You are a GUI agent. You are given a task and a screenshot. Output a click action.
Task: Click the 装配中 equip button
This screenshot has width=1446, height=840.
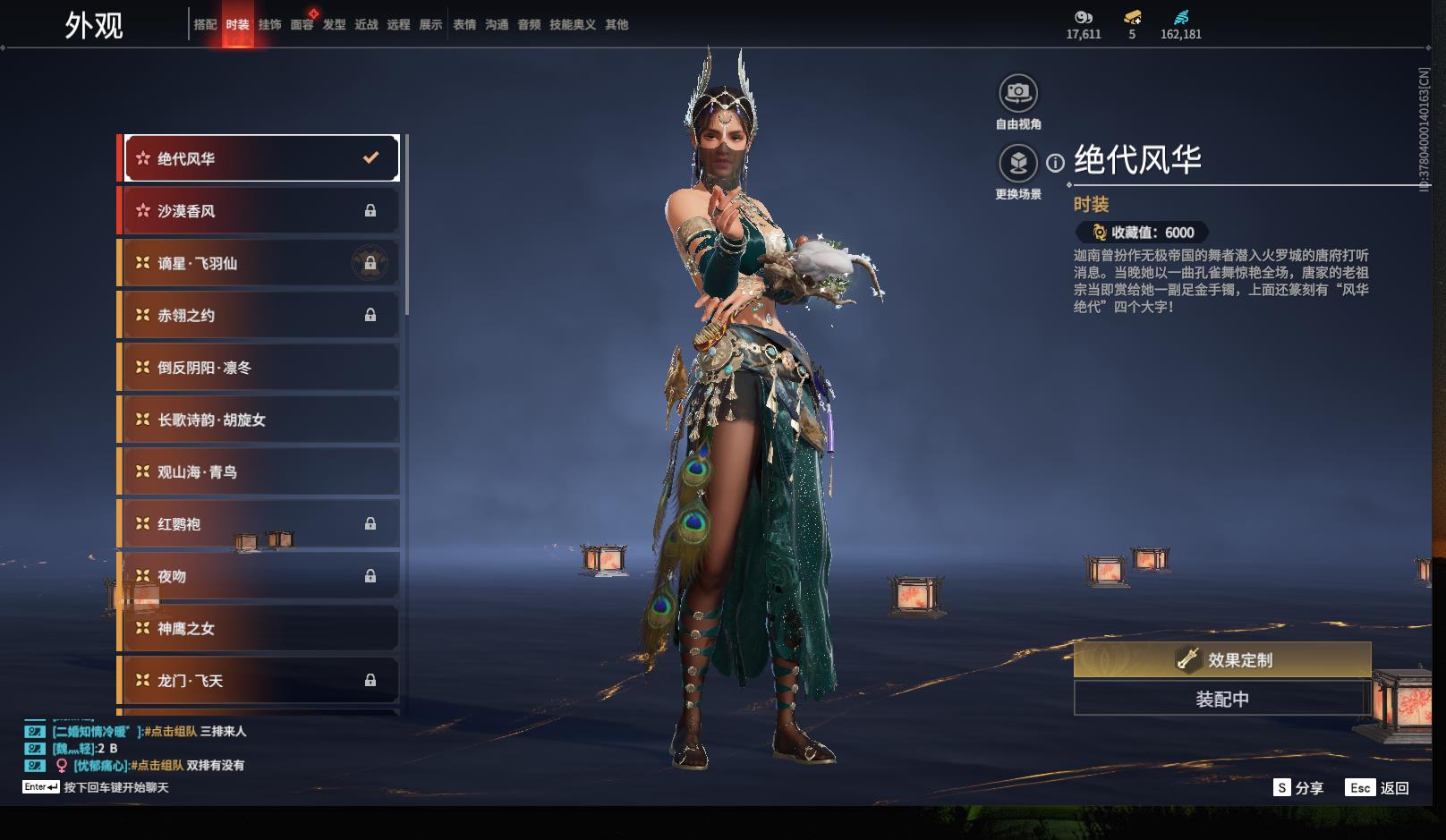[x=1221, y=699]
